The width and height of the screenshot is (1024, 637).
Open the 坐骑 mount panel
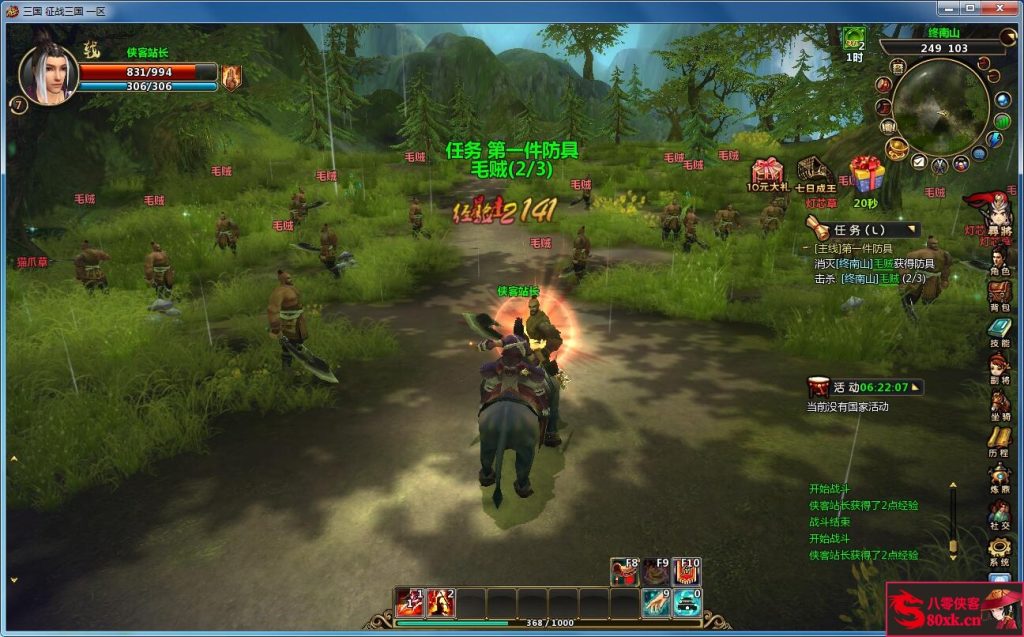999,402
